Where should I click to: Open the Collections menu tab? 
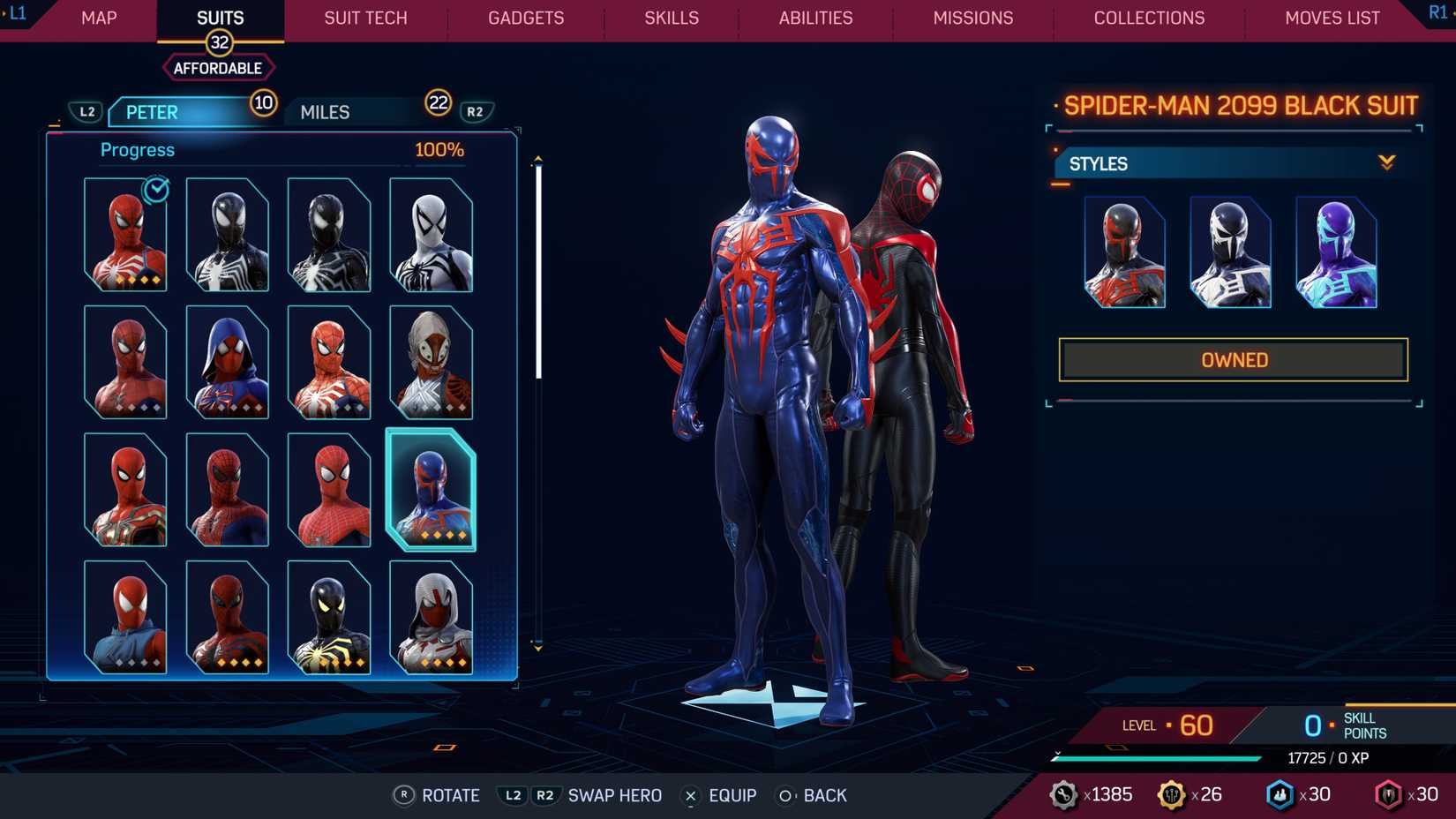pos(1149,18)
